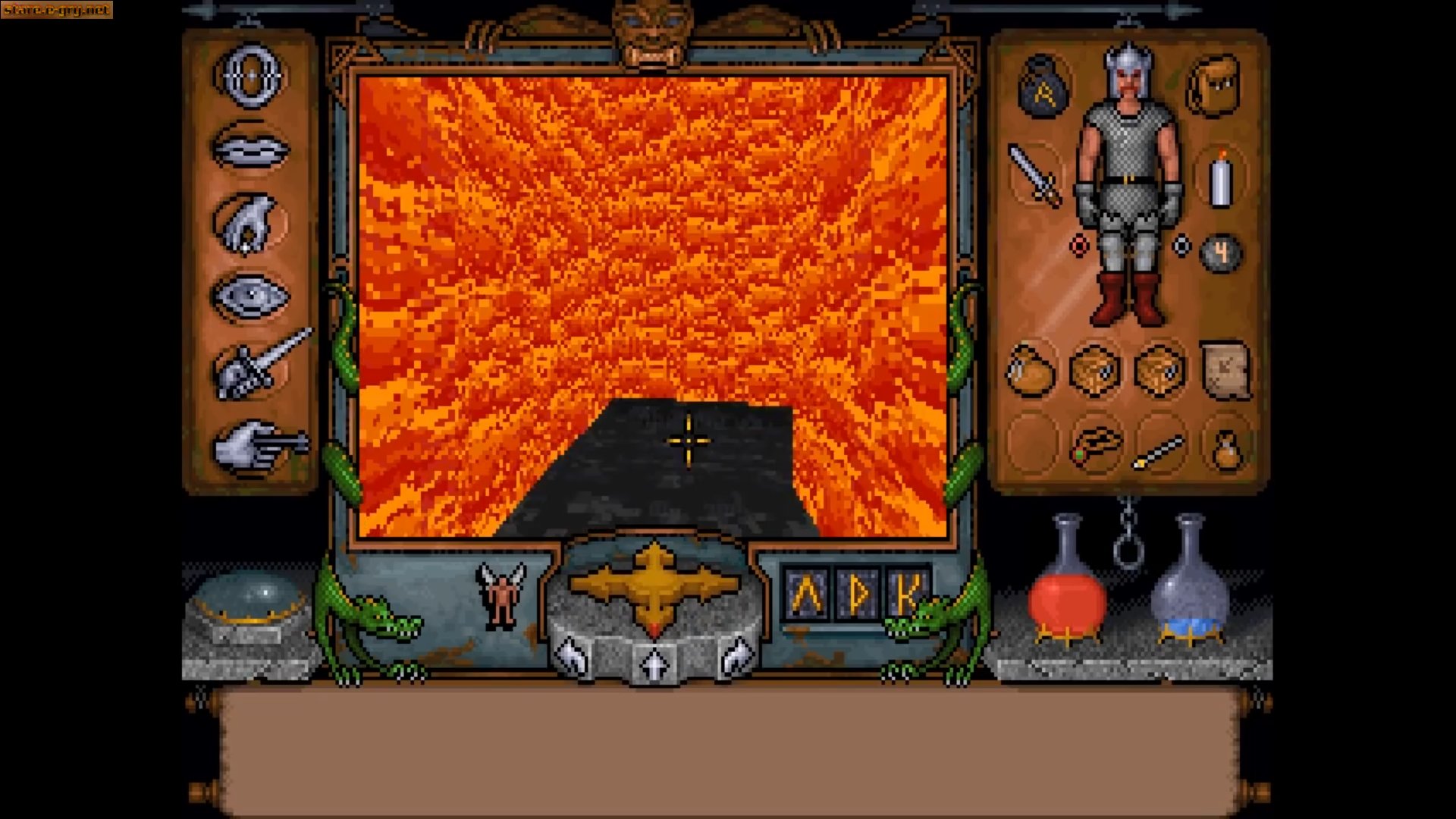Click the compass rose below the viewport

tap(656, 585)
